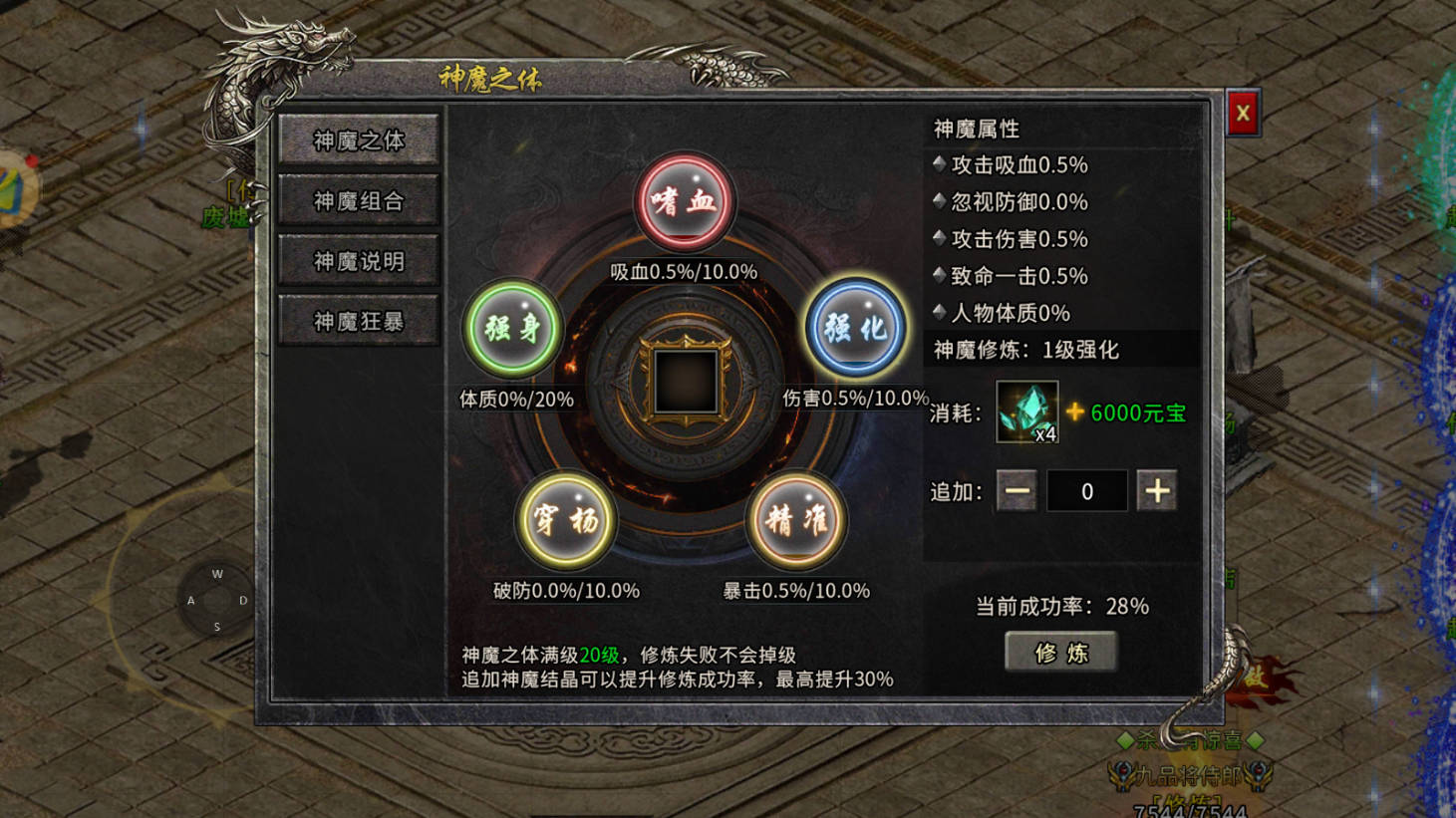Click the 追加 quantity input field

point(1086,490)
